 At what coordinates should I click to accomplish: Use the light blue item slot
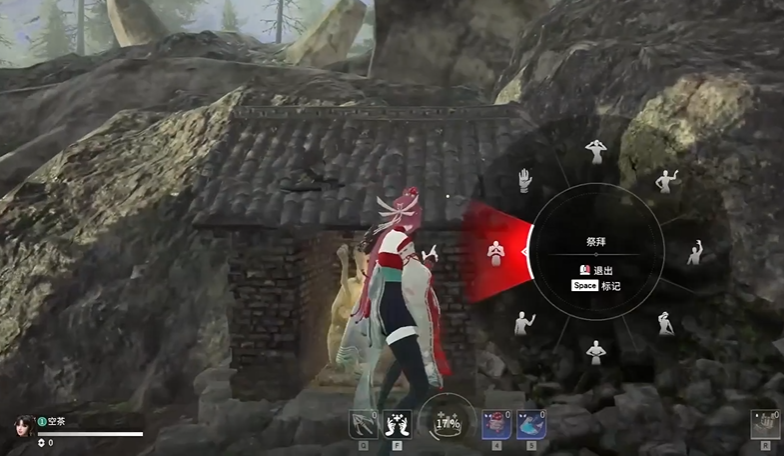pos(531,424)
